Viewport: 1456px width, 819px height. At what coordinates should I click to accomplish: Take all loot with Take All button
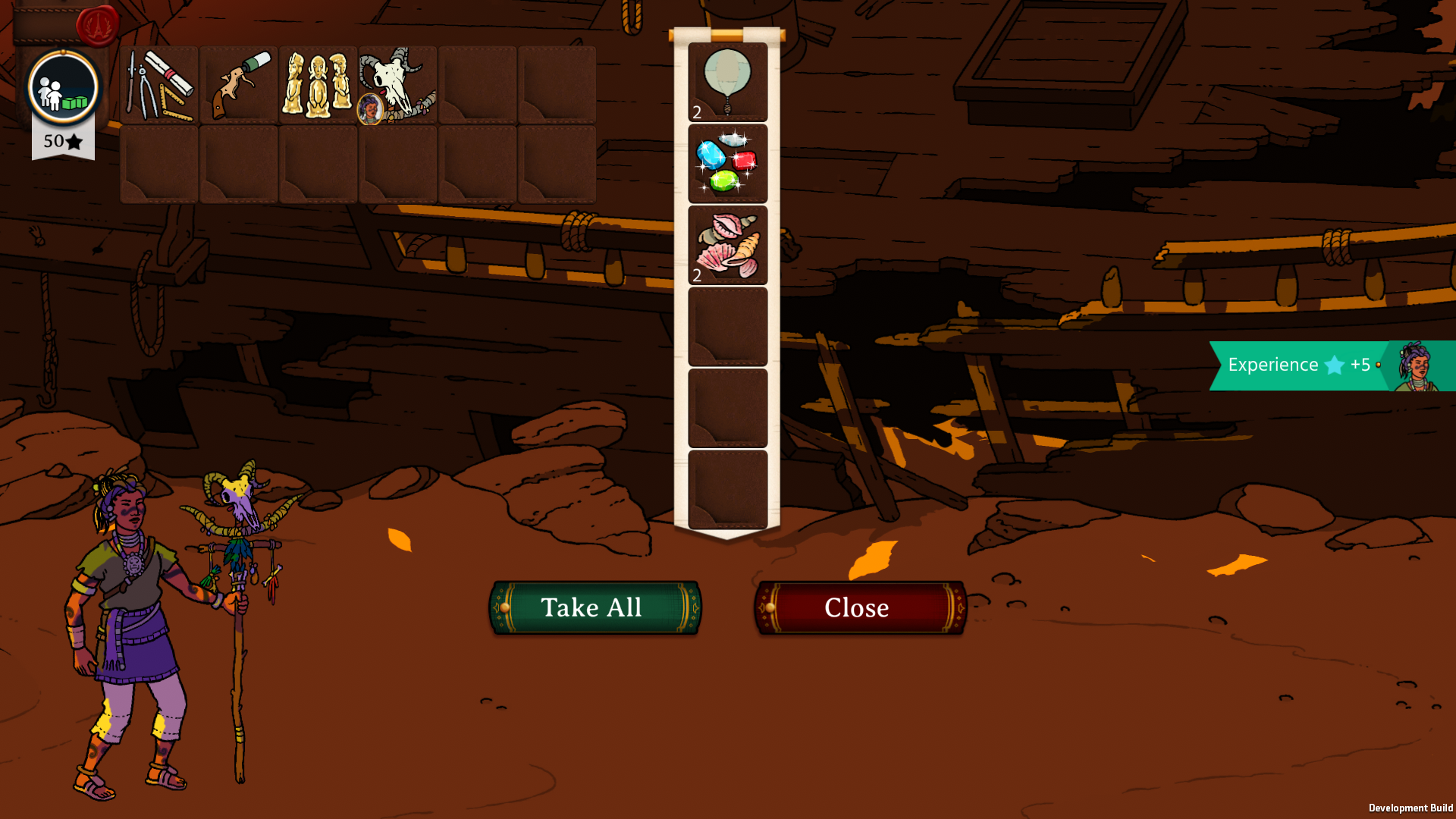(x=595, y=607)
